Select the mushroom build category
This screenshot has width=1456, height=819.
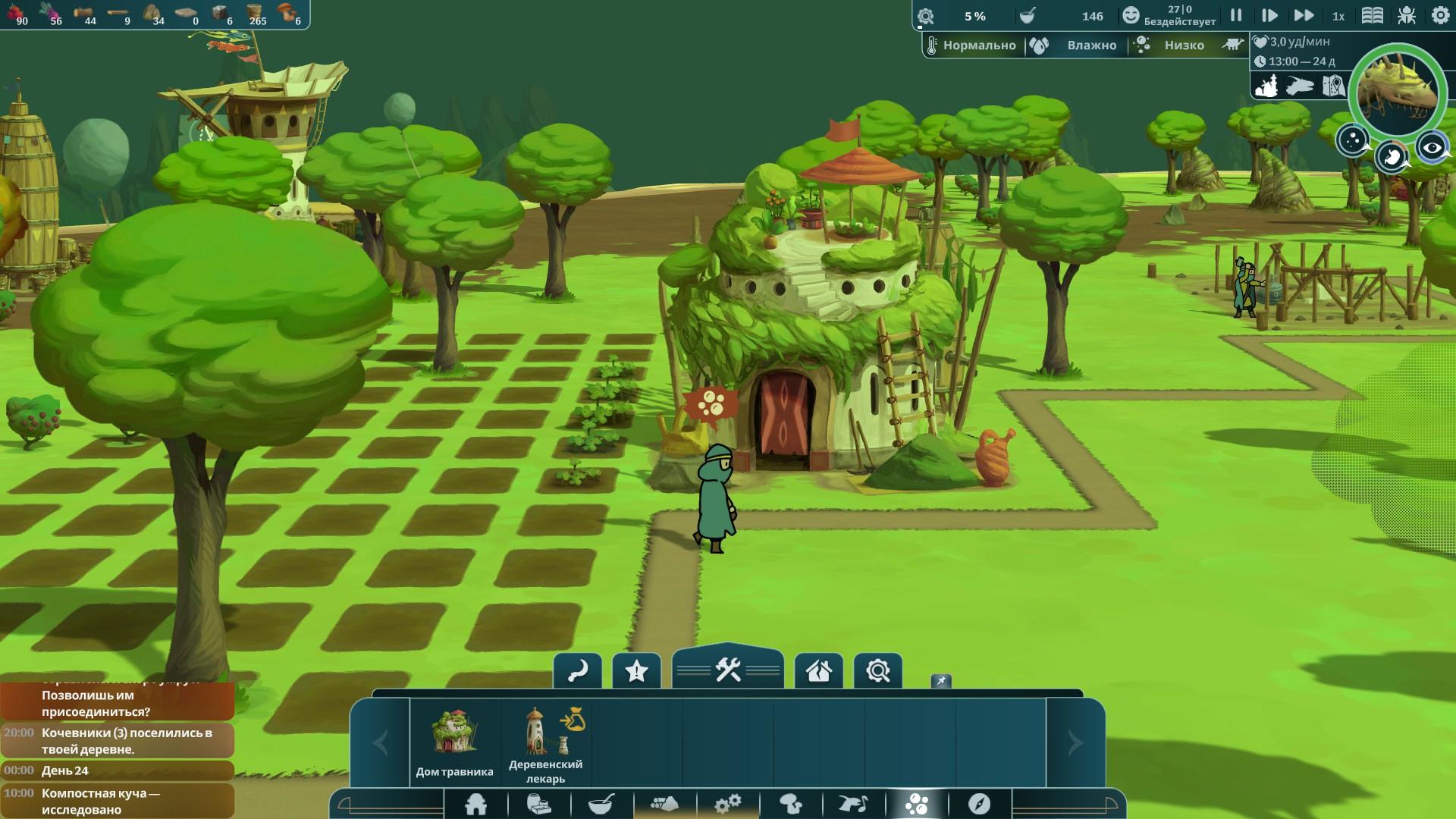(791, 804)
